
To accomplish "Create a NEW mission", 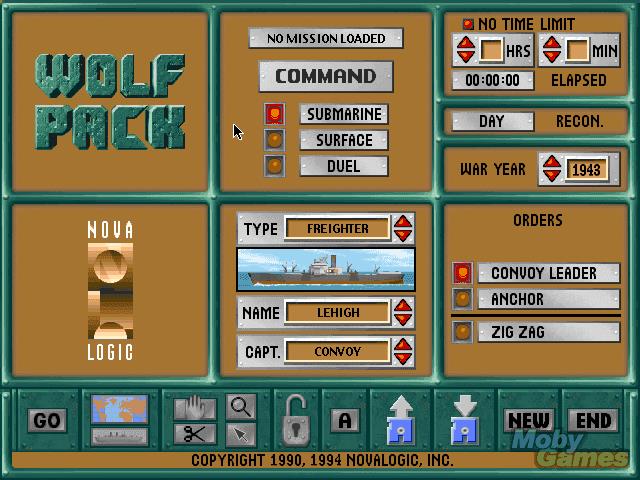I will [529, 421].
